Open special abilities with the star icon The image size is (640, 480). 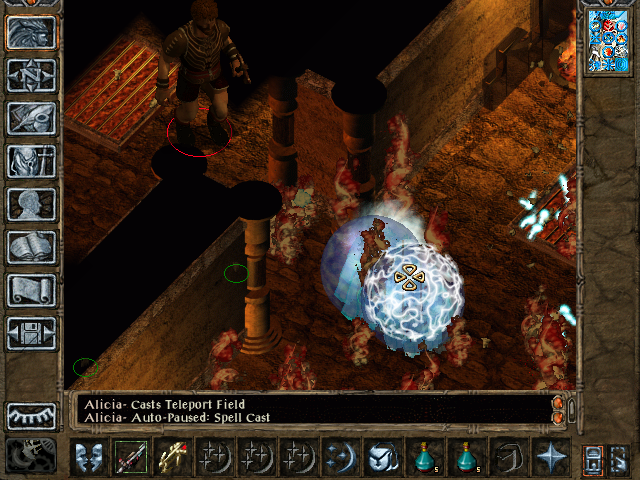(x=551, y=457)
